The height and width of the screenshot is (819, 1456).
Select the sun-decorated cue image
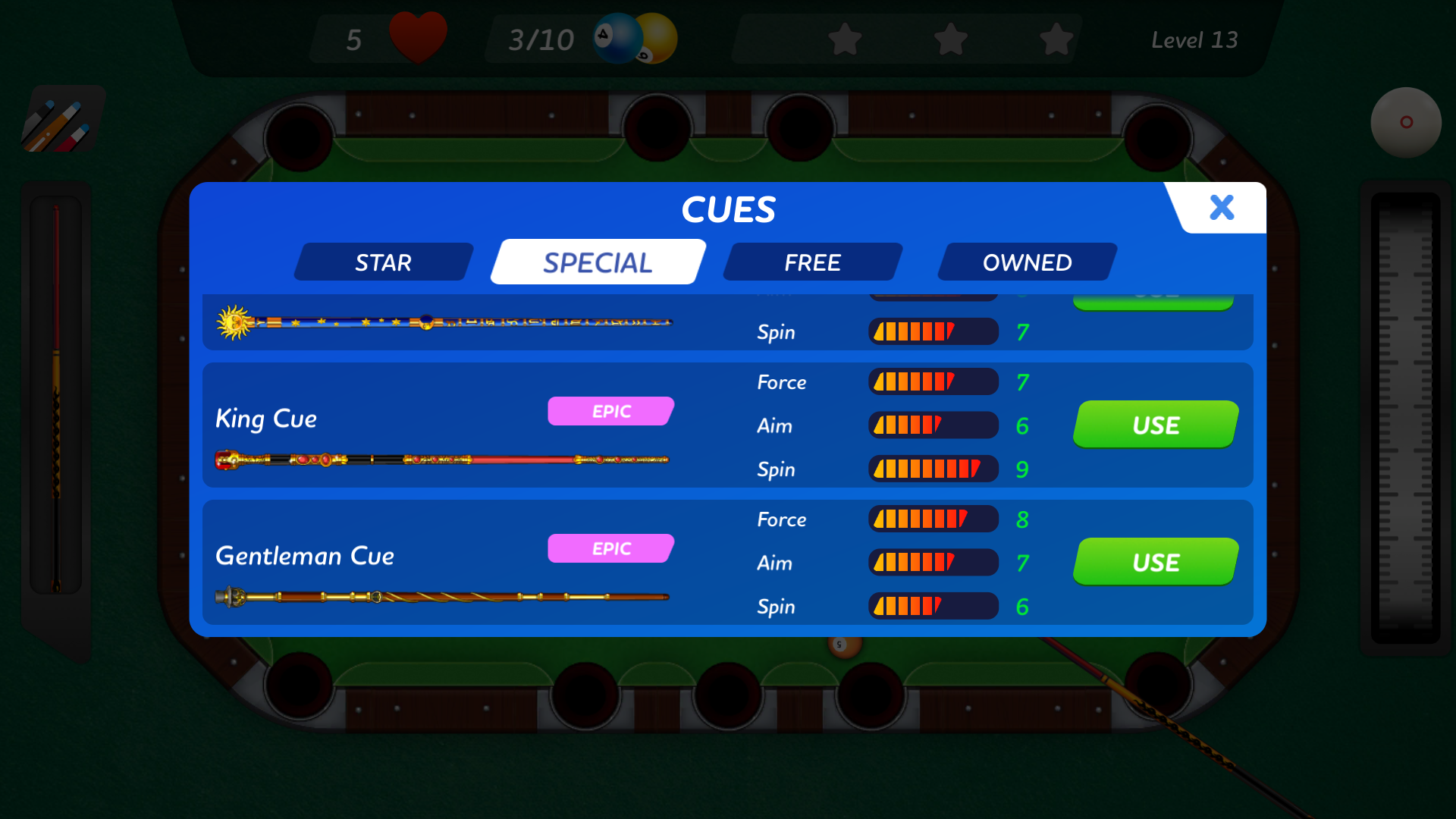click(x=444, y=322)
